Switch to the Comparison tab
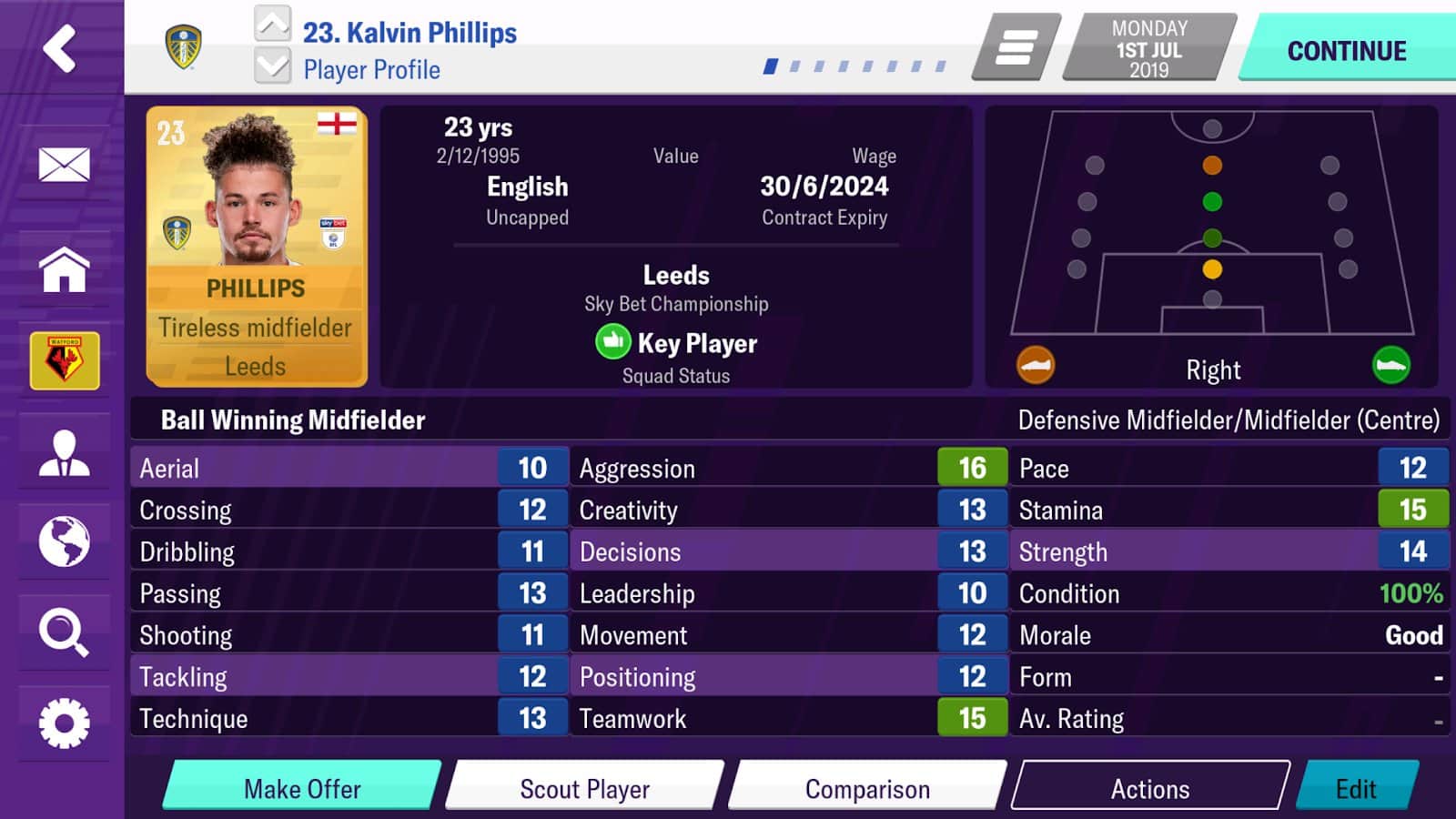 [x=863, y=788]
